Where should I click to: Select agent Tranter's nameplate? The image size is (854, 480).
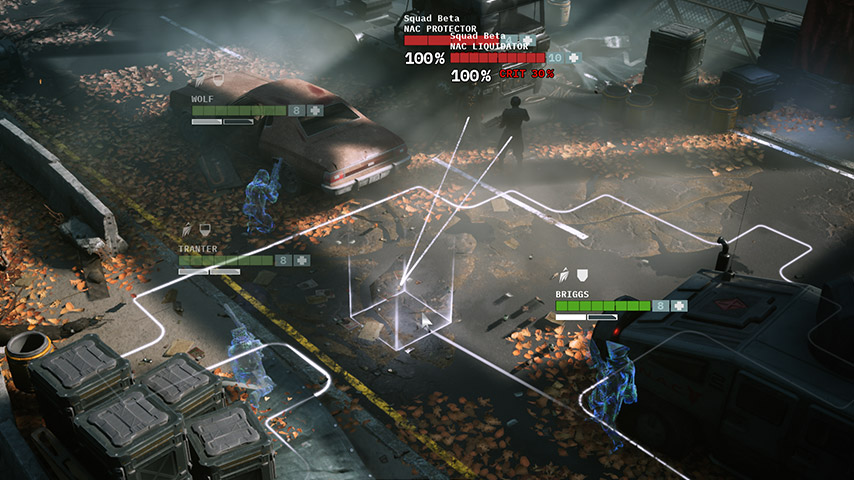tap(197, 249)
